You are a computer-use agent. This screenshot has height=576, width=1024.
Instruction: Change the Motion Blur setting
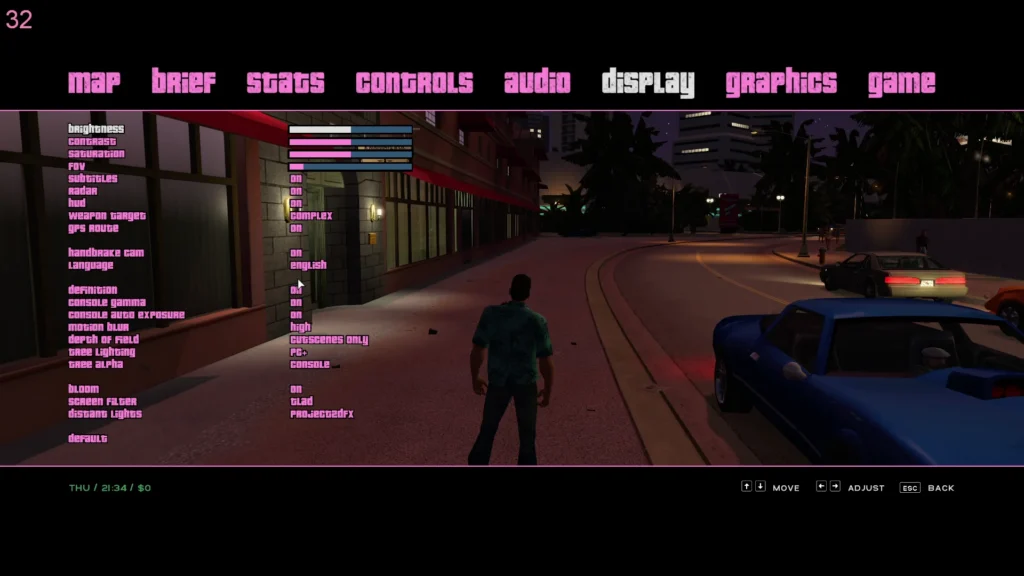point(300,327)
